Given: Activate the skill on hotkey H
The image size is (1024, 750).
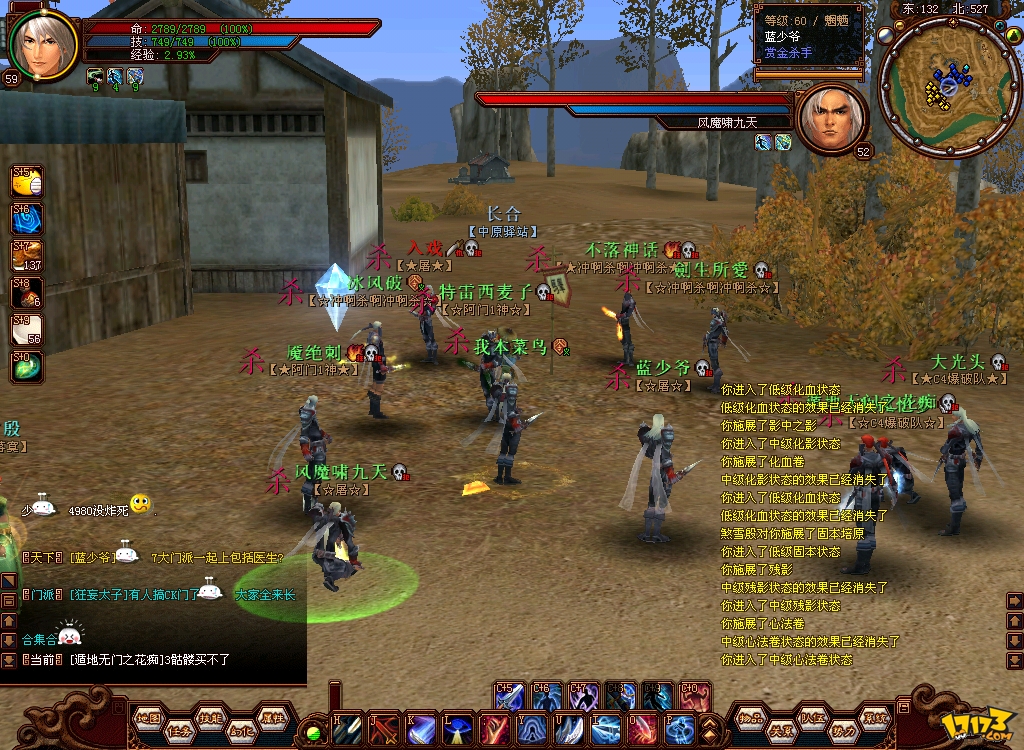Looking at the screenshot, I should 345,729.
